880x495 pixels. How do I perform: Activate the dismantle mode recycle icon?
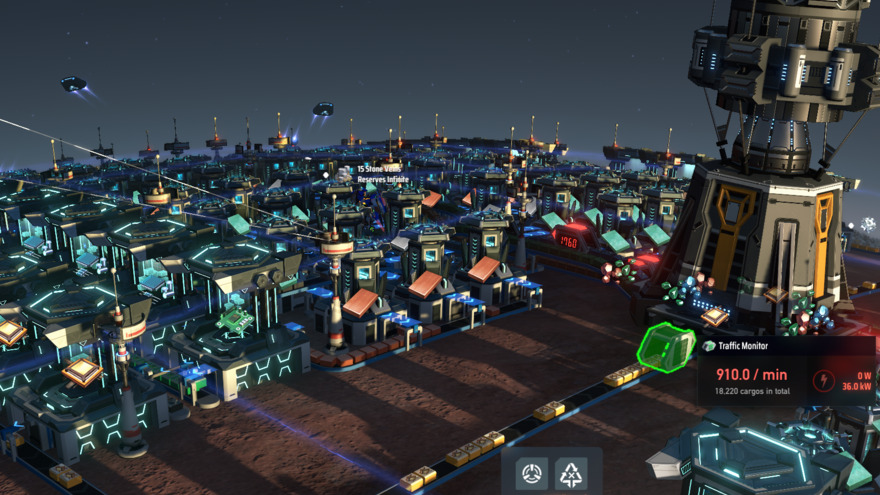[571, 473]
